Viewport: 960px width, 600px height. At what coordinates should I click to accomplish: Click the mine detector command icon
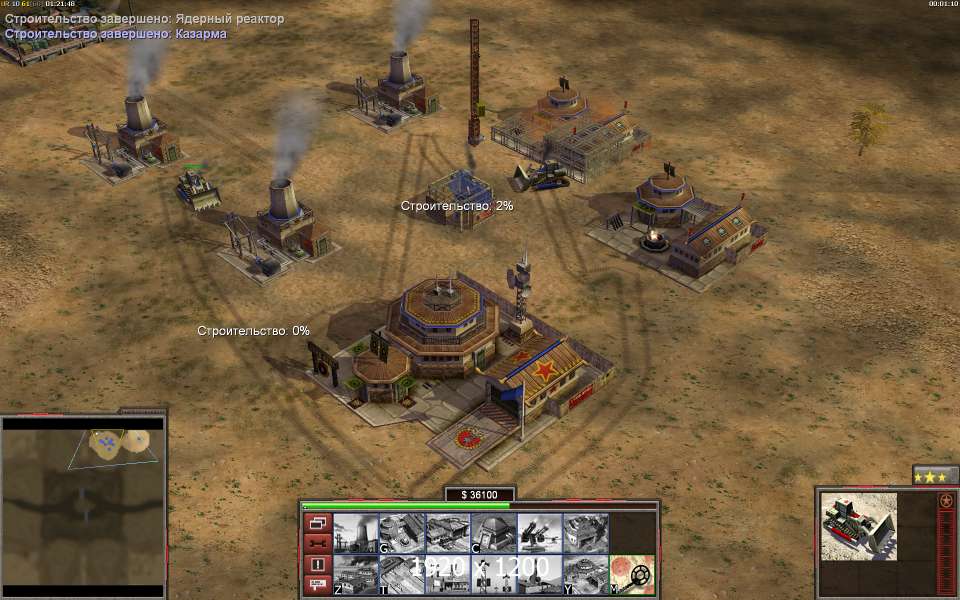(x=632, y=575)
